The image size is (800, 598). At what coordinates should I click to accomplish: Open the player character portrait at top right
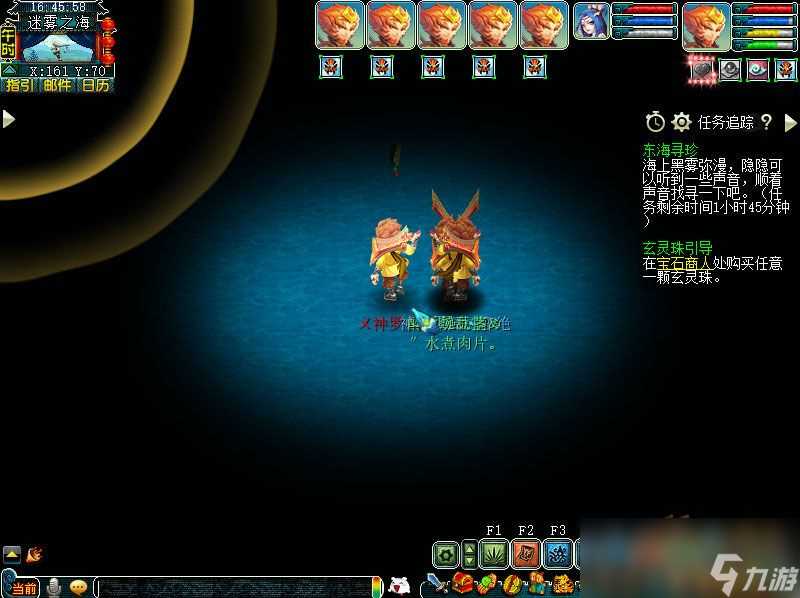pyautogui.click(x=707, y=27)
